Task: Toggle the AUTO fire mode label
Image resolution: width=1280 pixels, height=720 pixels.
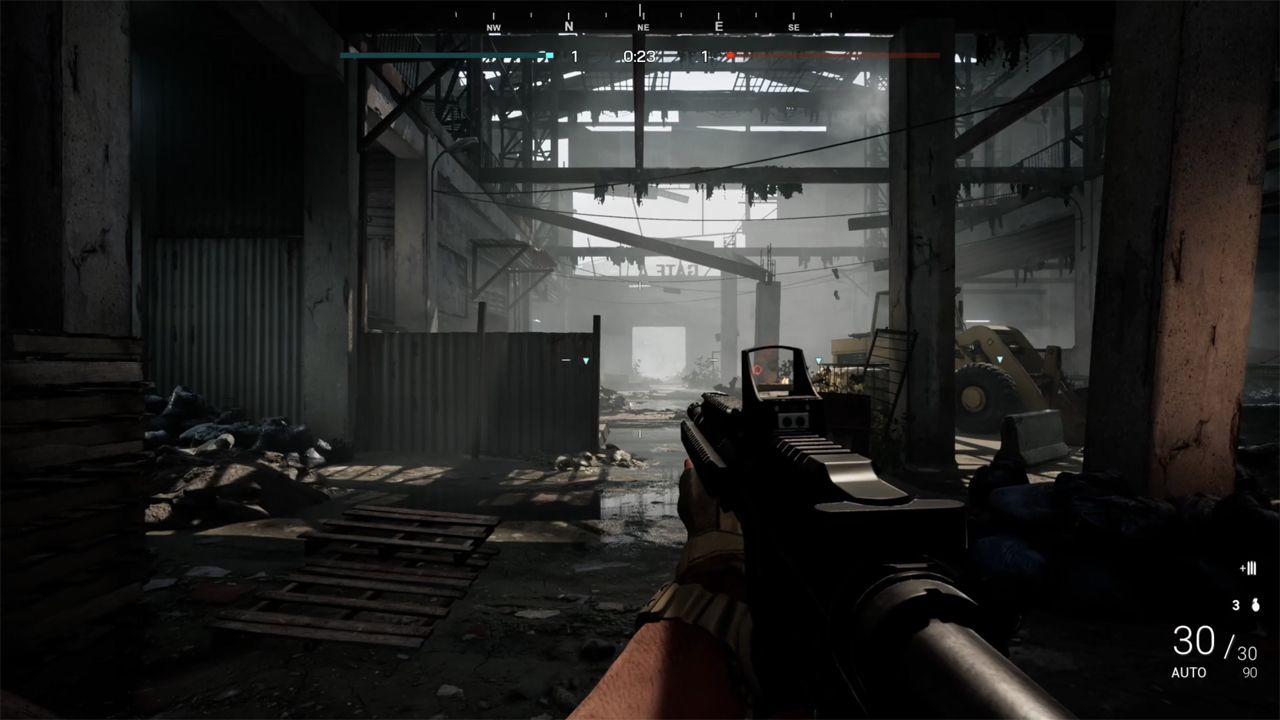Action: [1189, 673]
